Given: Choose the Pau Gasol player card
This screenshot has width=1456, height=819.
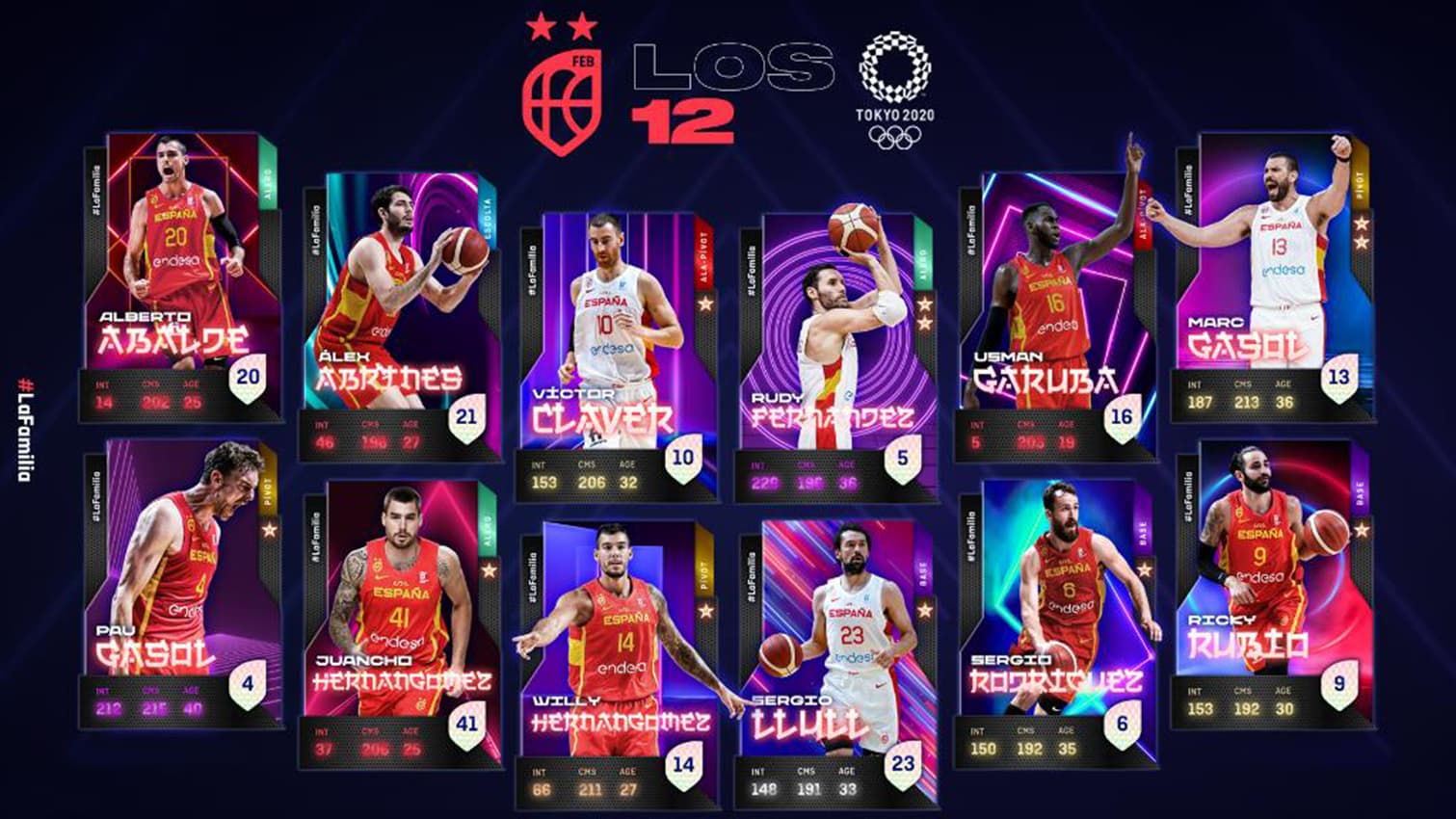Looking at the screenshot, I should pyautogui.click(x=181, y=583).
